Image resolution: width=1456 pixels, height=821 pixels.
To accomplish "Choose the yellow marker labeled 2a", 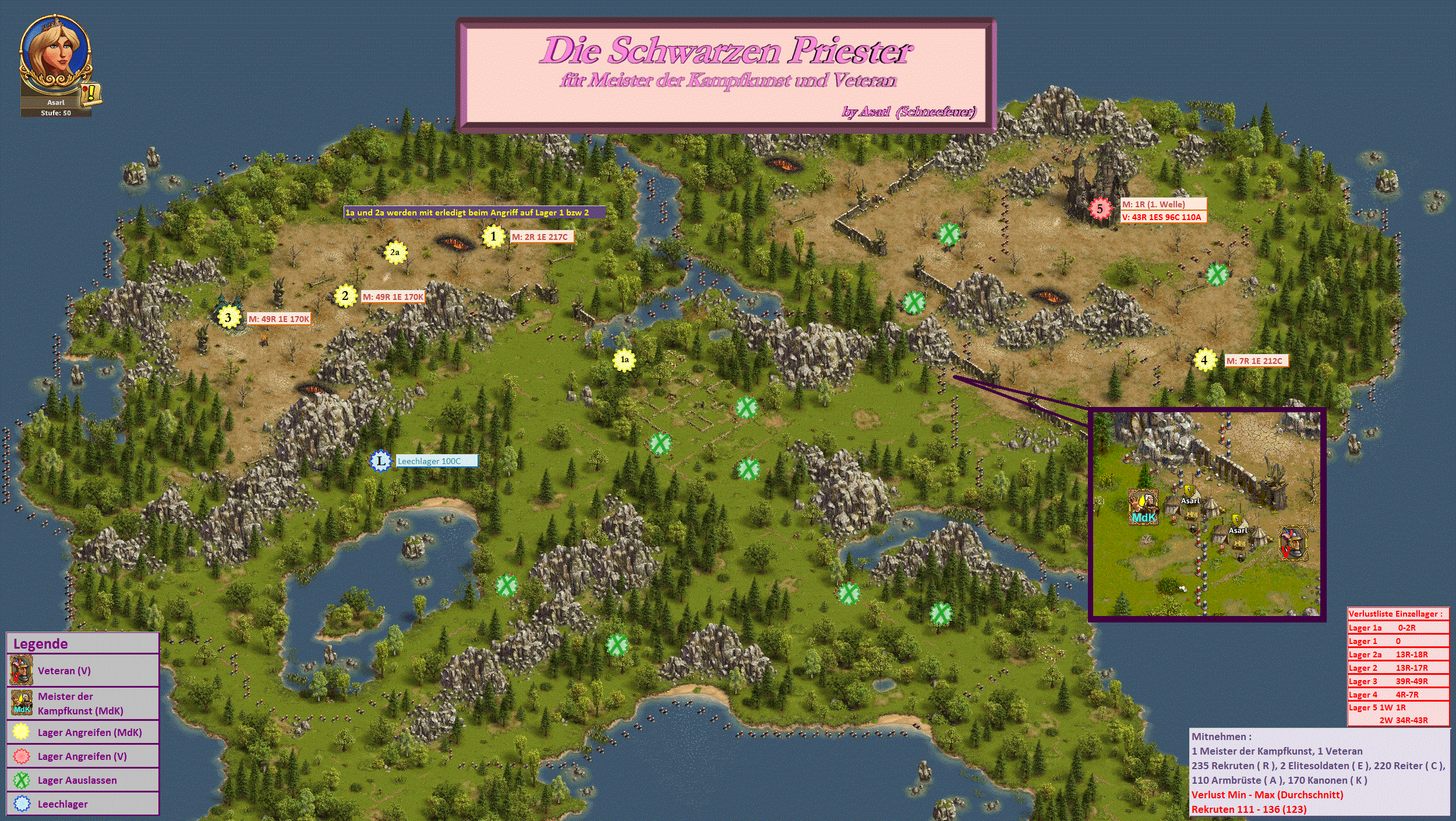I will [x=395, y=253].
